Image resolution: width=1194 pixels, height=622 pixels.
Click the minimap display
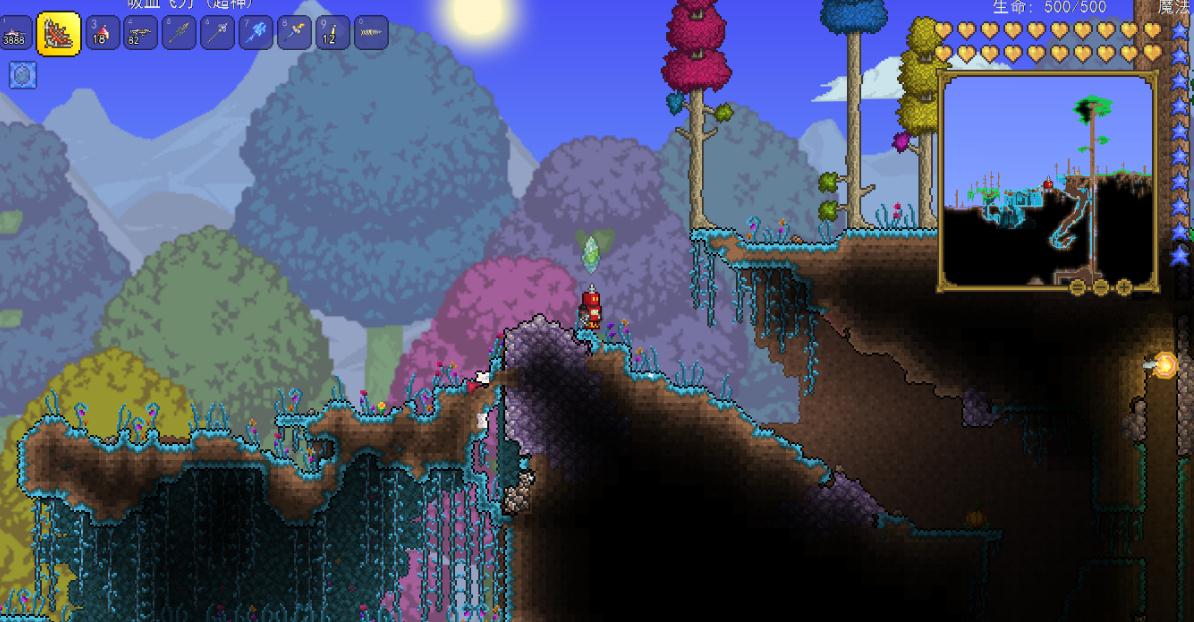point(1047,180)
